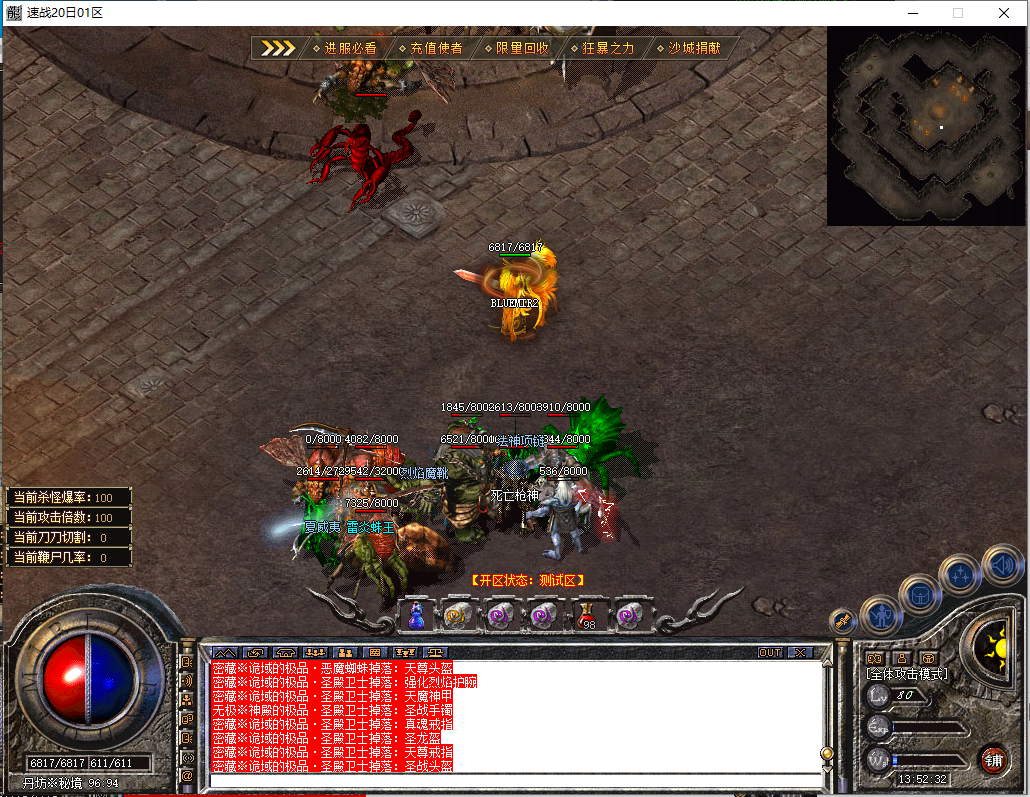Use the red potion stack of 98

point(587,615)
